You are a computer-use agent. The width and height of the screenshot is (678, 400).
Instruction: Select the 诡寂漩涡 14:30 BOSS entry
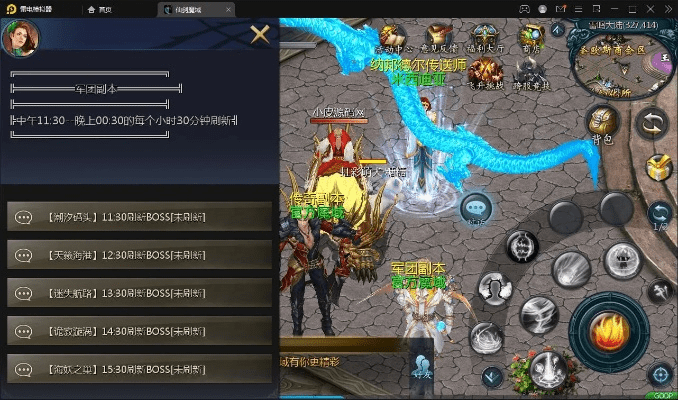(x=139, y=328)
